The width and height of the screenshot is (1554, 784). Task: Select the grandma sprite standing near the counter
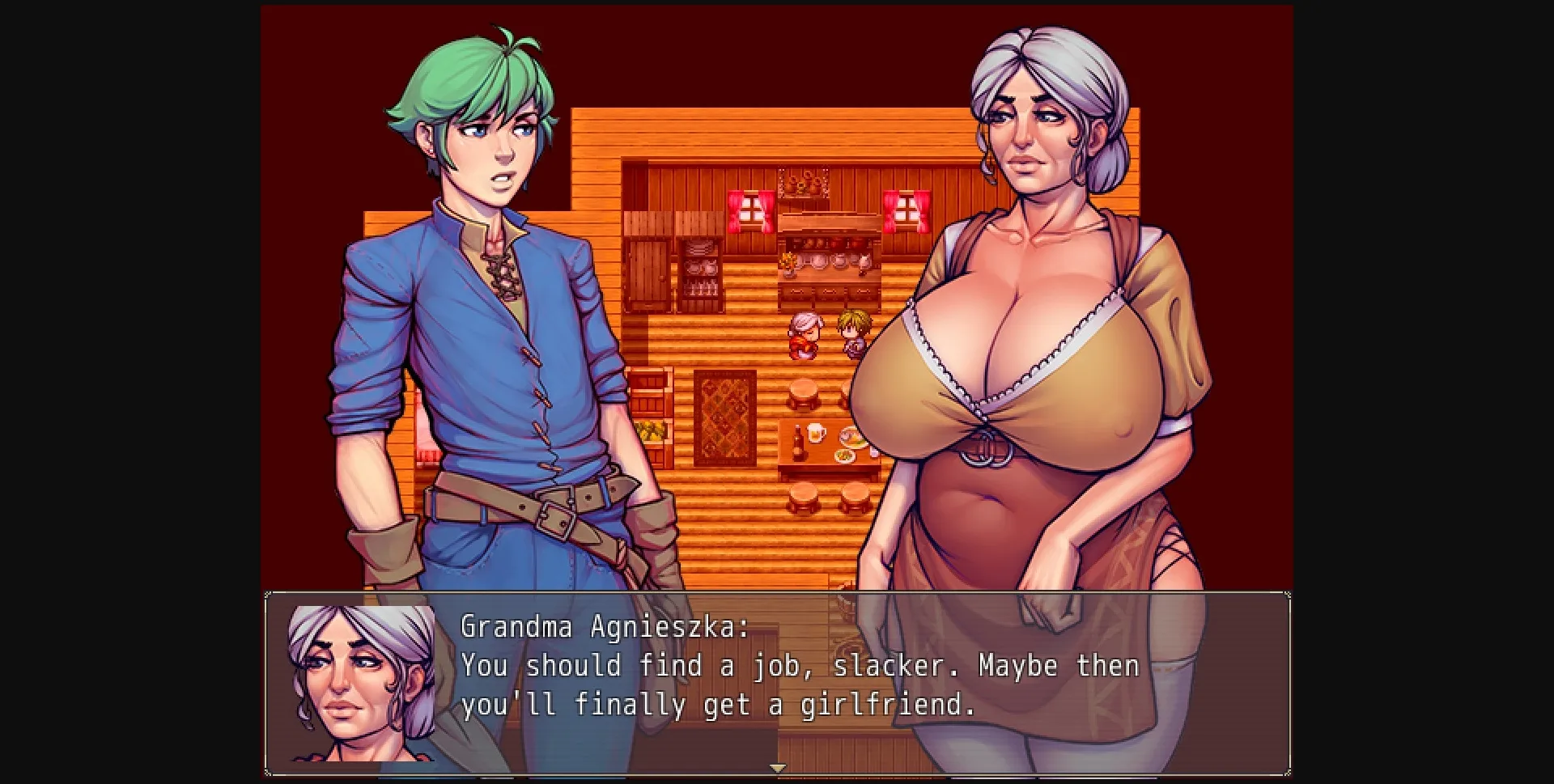(x=805, y=333)
